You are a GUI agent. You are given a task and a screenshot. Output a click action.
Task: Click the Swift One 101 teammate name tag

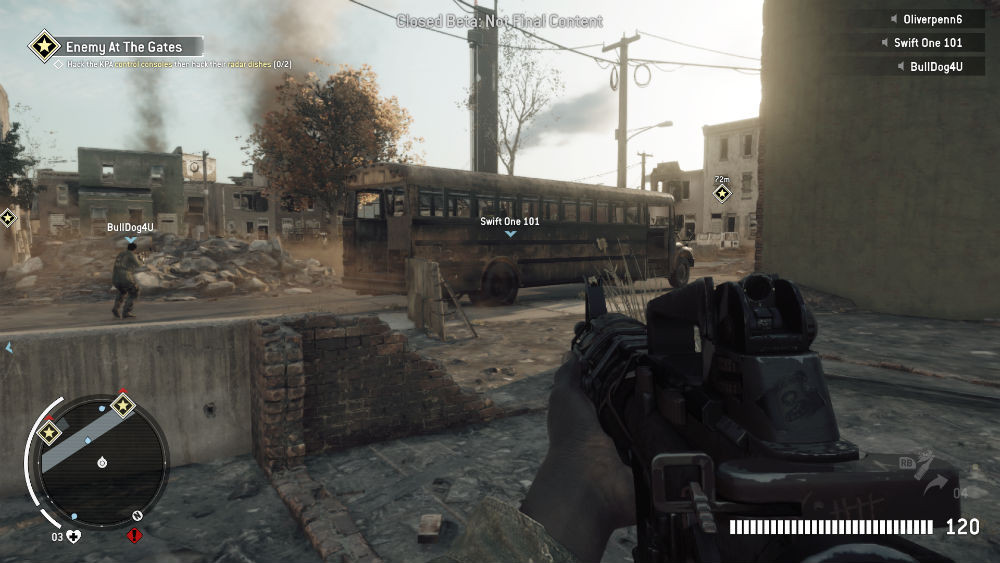(x=510, y=222)
